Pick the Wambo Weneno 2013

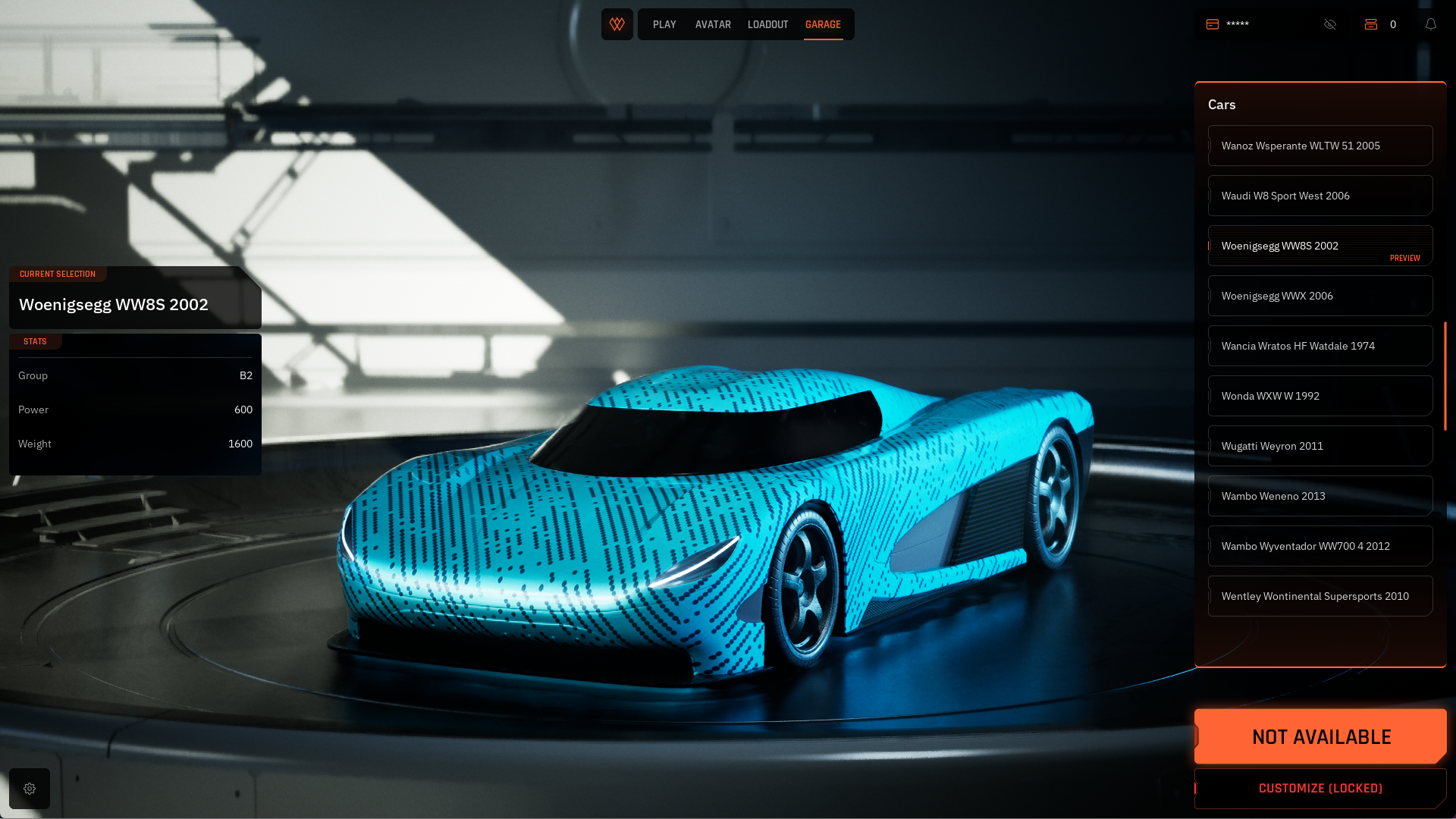[1319, 496]
